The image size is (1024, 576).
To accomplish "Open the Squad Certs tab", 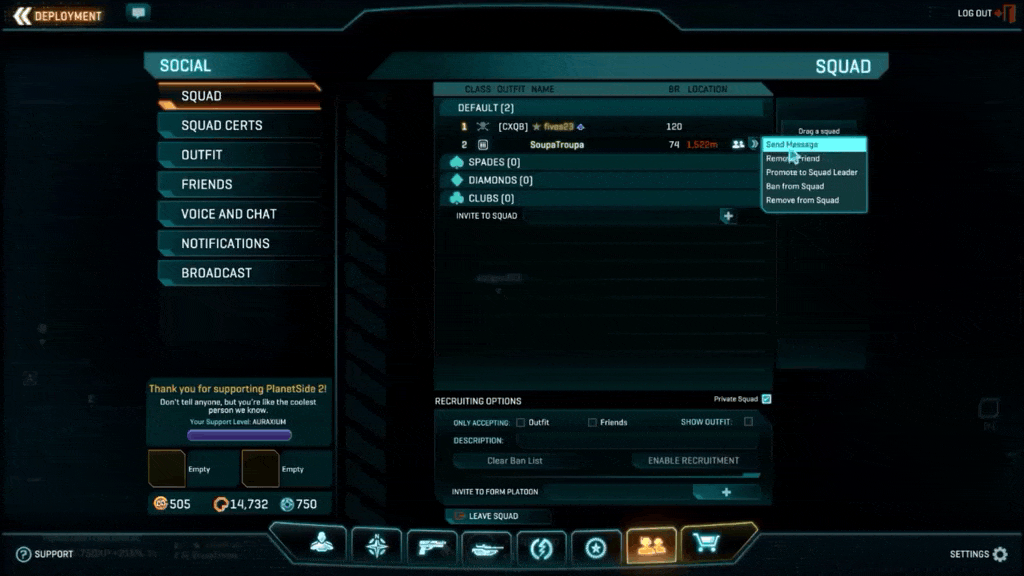I will (222, 126).
